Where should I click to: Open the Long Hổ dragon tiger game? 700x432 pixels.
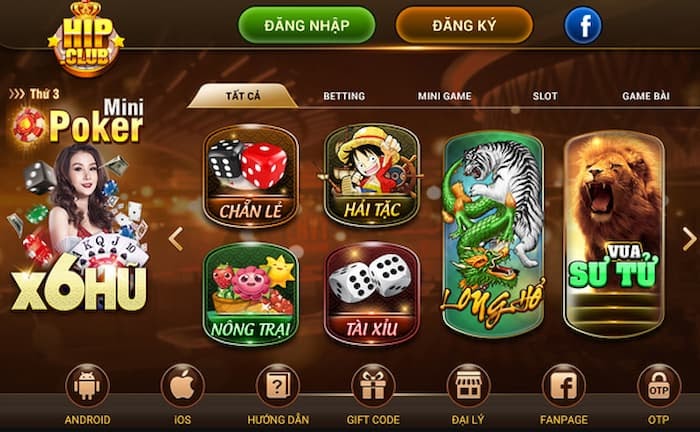coord(493,233)
